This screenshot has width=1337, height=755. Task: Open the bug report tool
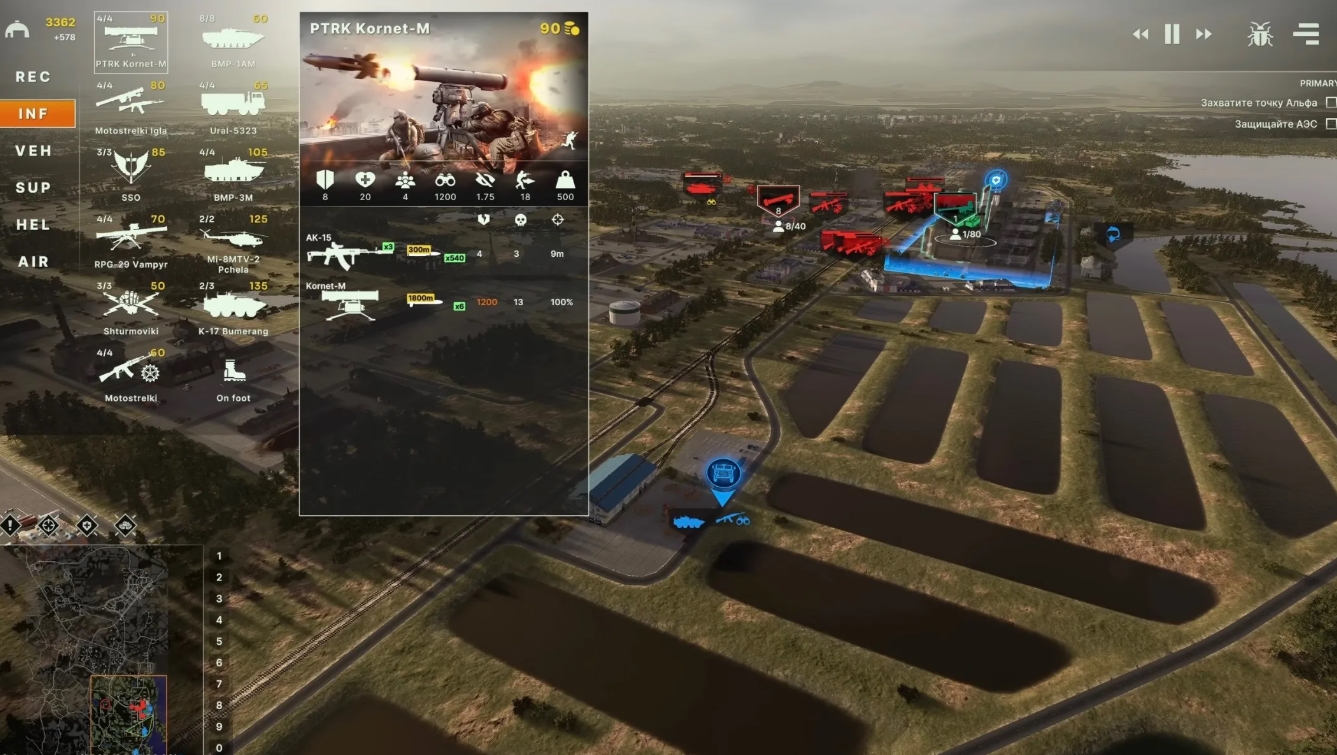pos(1259,33)
